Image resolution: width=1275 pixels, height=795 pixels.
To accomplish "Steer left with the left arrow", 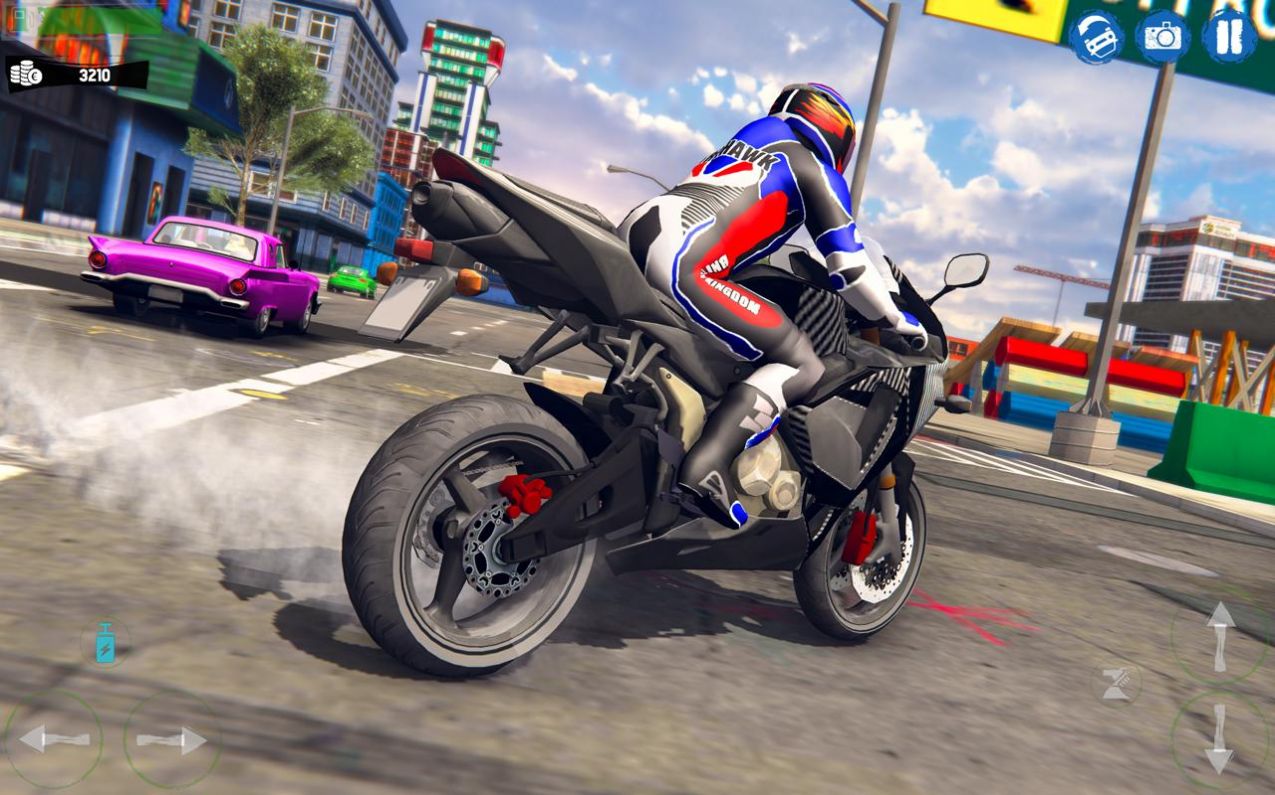I will (53, 739).
